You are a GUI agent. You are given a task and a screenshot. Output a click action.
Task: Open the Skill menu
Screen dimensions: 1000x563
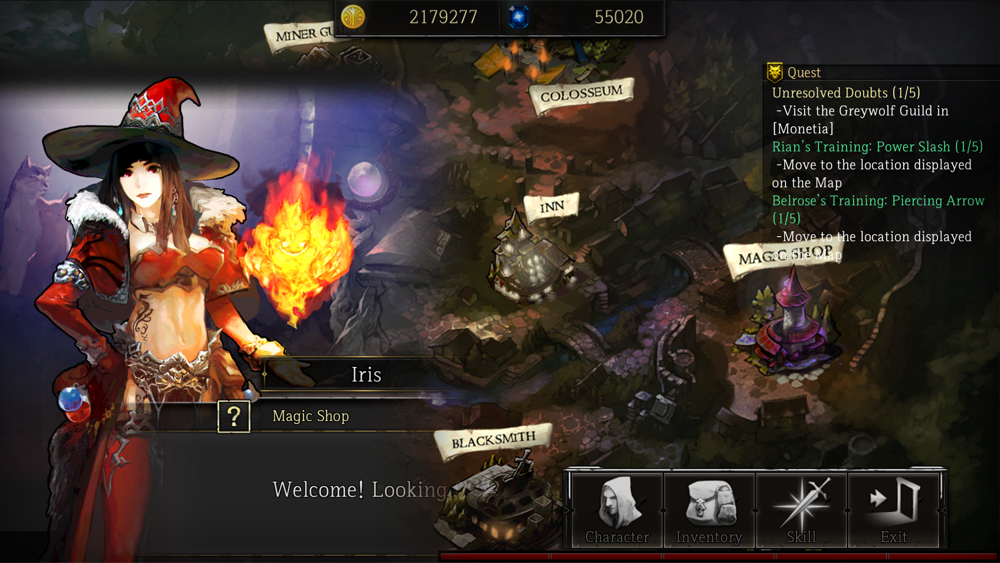[801, 509]
